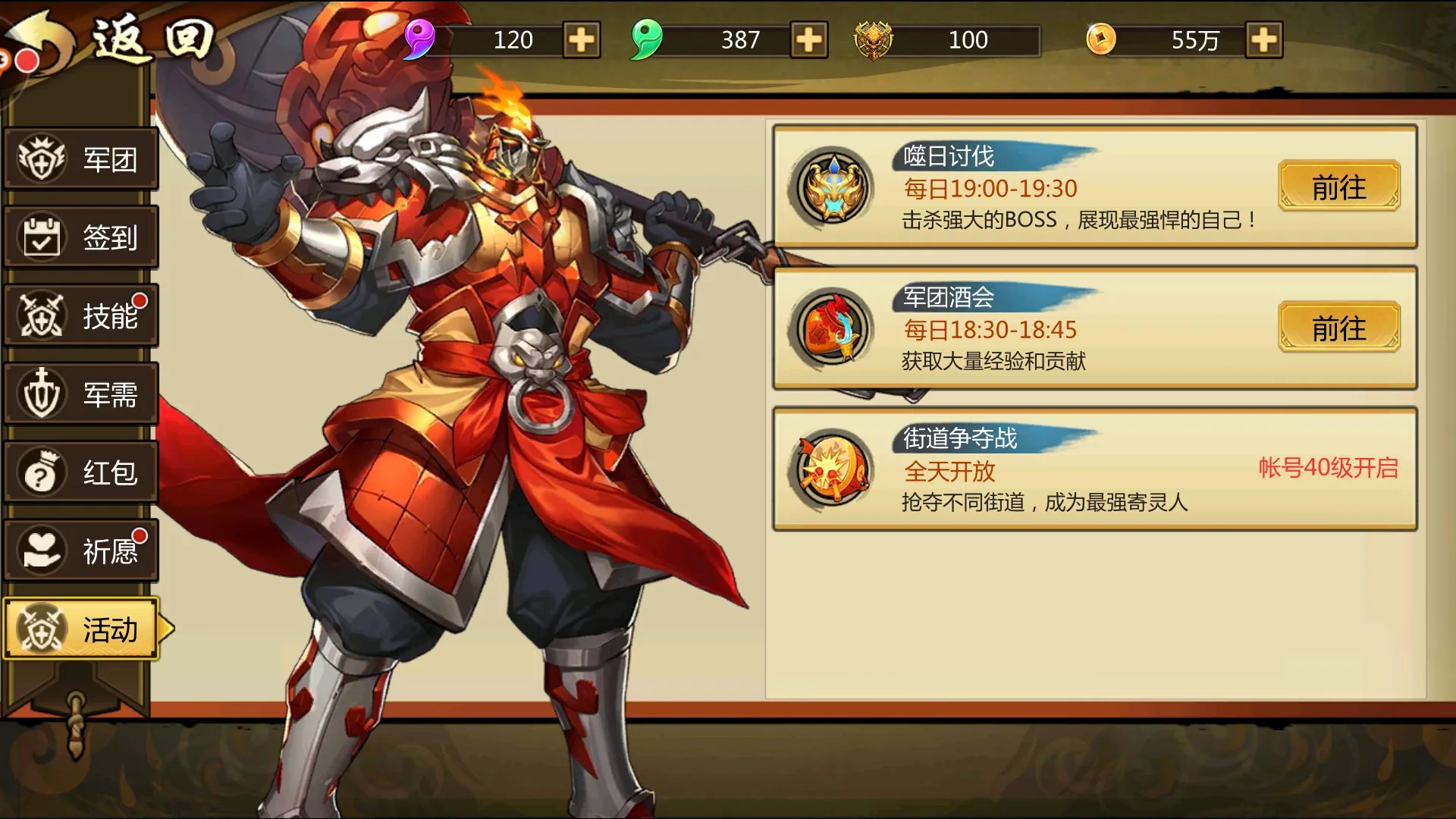Switch to the 签到 check-in tab
Viewport: 1456px width, 819px height.
tap(81, 237)
